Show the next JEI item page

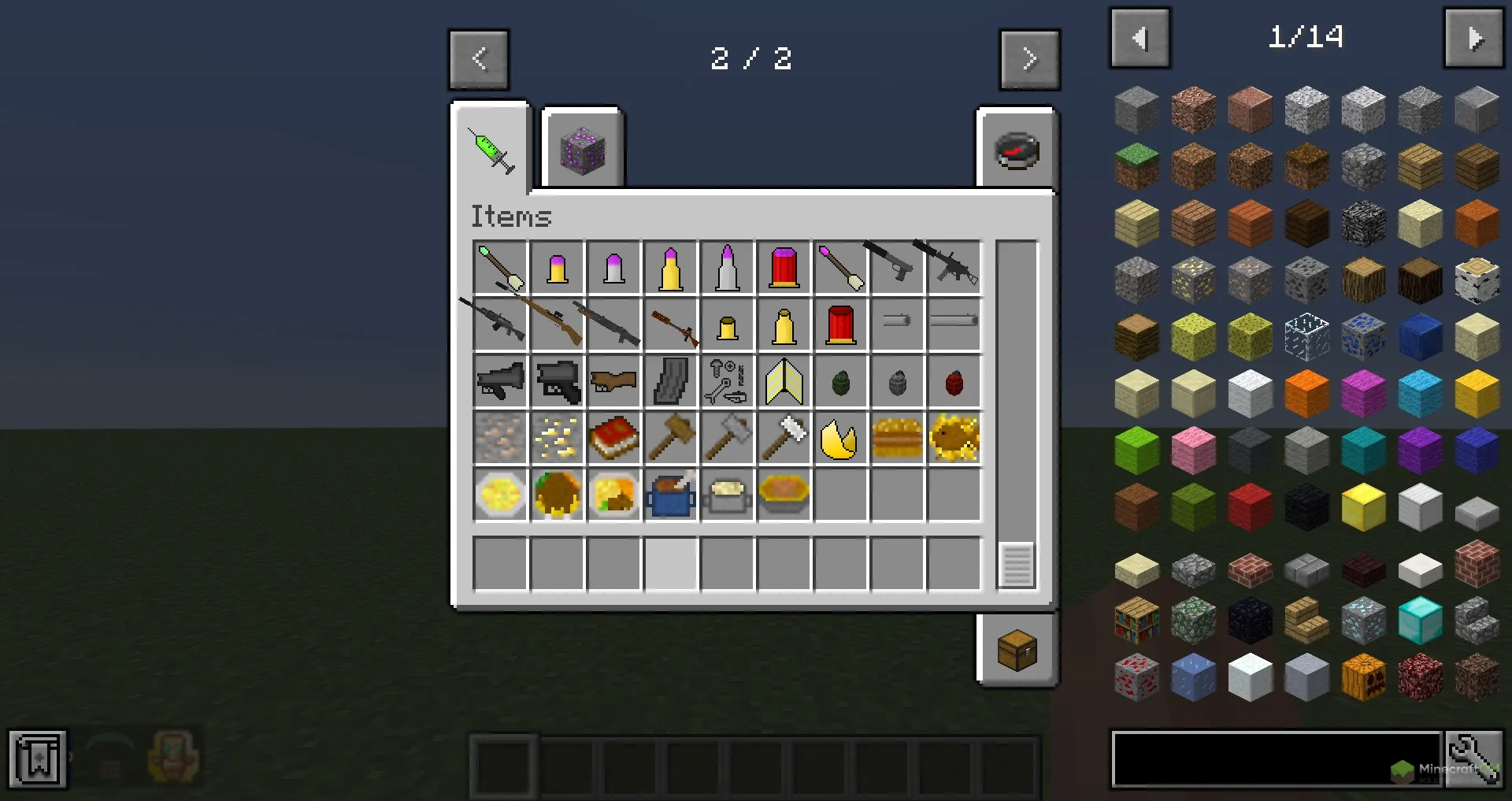point(1473,38)
